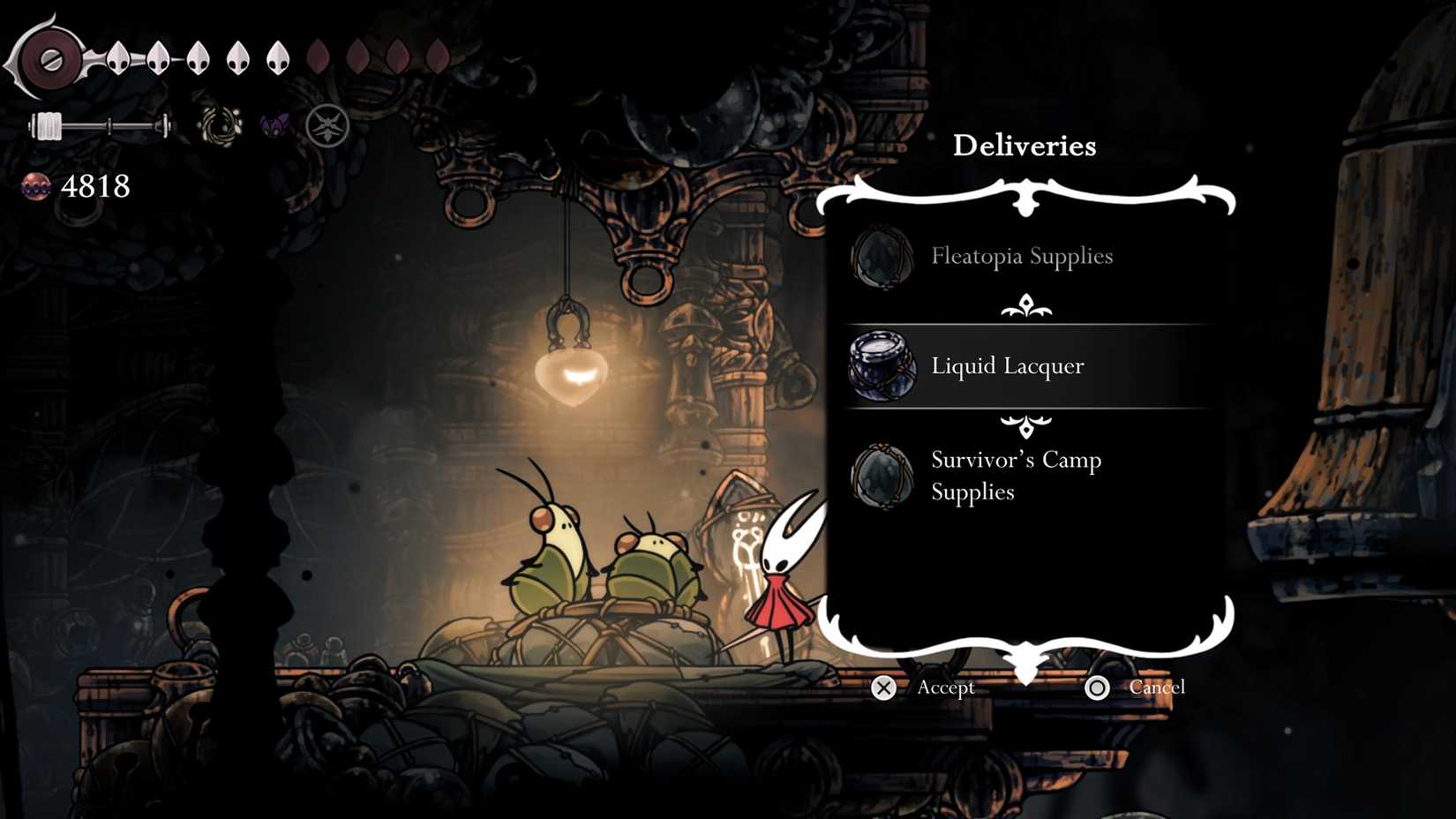
Task: Click the first white mask in health bar
Action: (117, 59)
